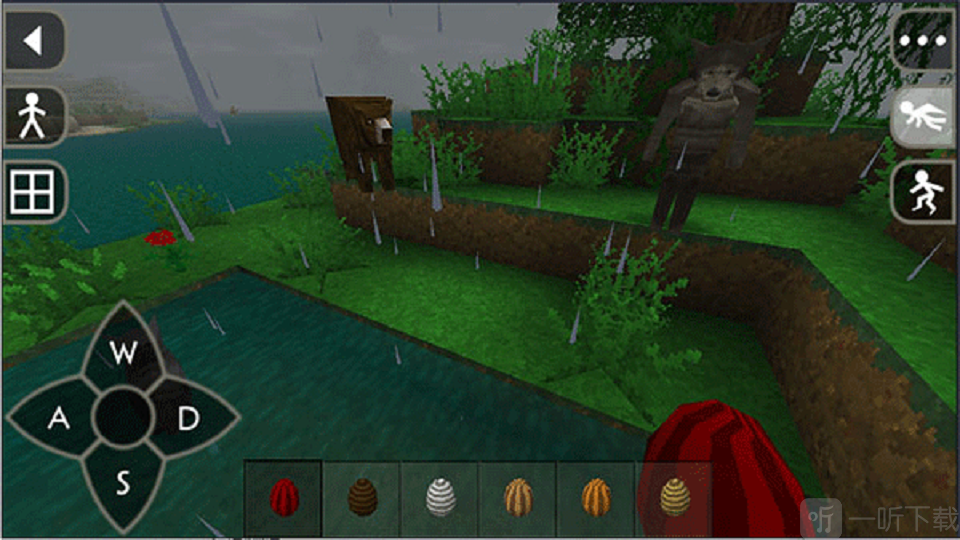
Task: Open the inventory grid button
Action: pyautogui.click(x=33, y=191)
